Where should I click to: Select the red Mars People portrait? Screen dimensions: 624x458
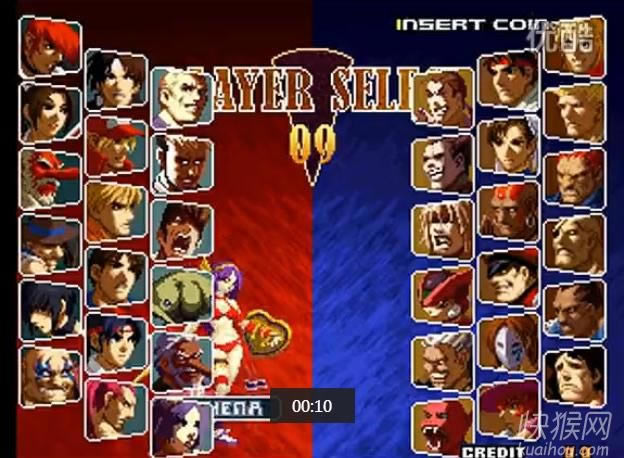click(50, 175)
